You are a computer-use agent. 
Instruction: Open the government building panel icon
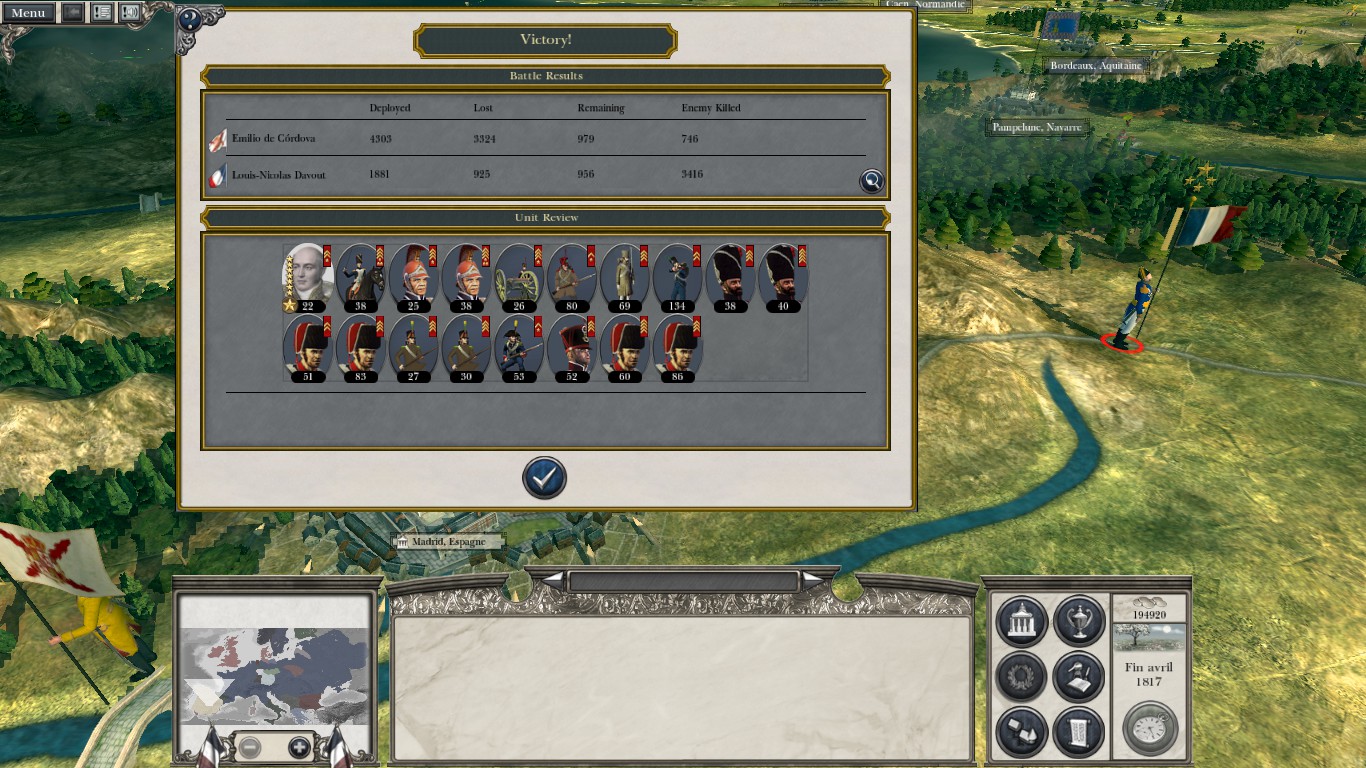1021,622
